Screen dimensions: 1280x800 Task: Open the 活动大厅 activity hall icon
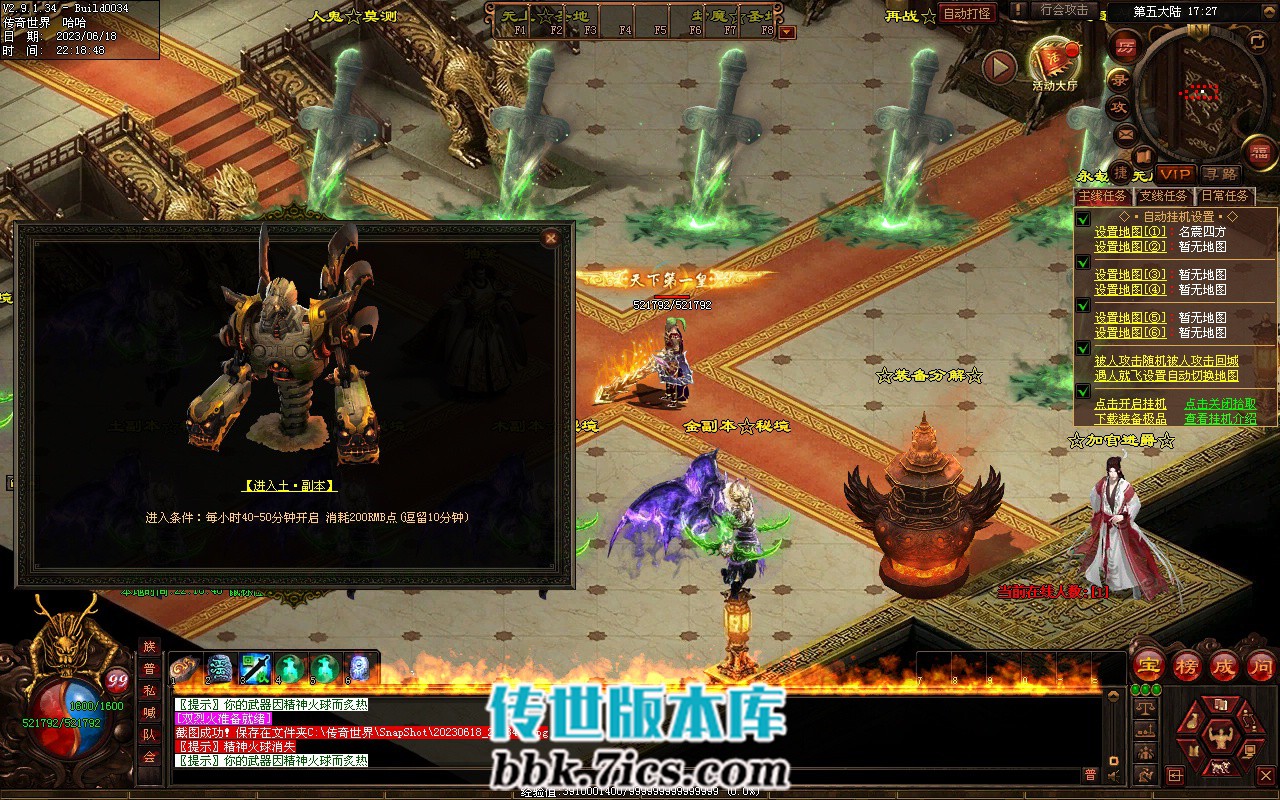pos(1054,64)
